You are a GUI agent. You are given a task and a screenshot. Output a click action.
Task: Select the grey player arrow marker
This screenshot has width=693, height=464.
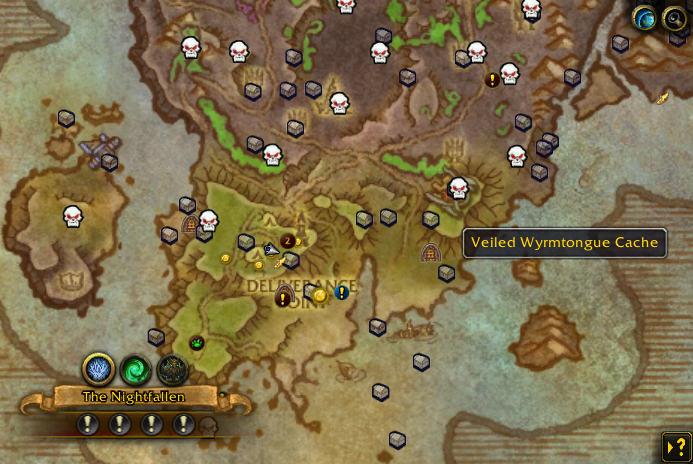(x=272, y=251)
